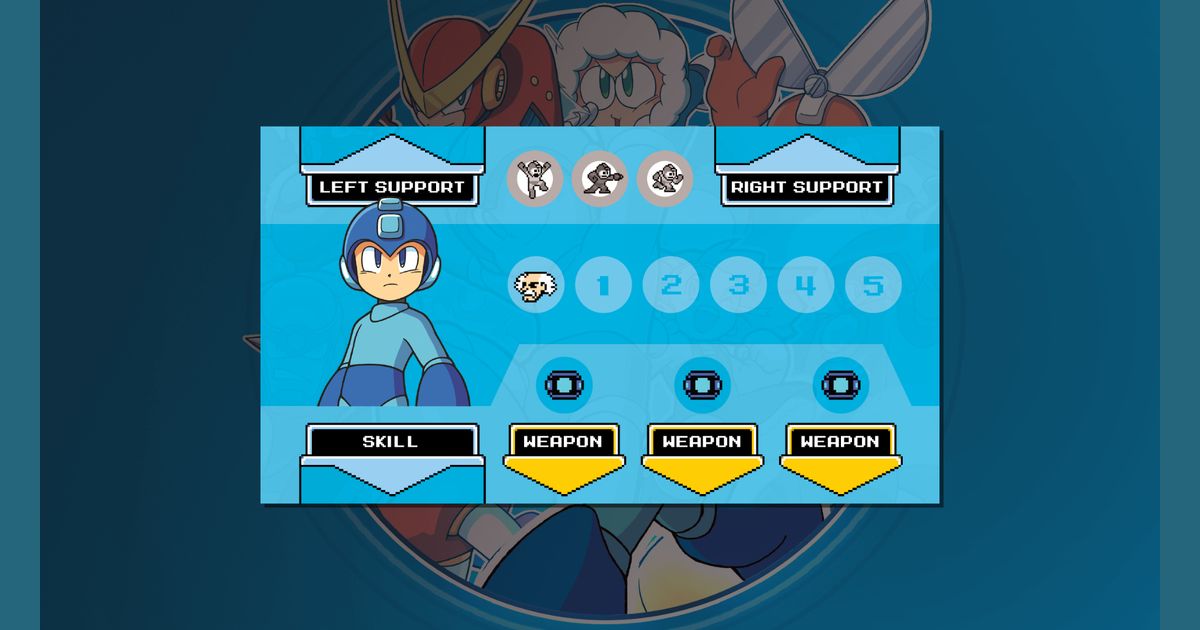Select the number 1 circle
1200x630 pixels.
tap(603, 286)
